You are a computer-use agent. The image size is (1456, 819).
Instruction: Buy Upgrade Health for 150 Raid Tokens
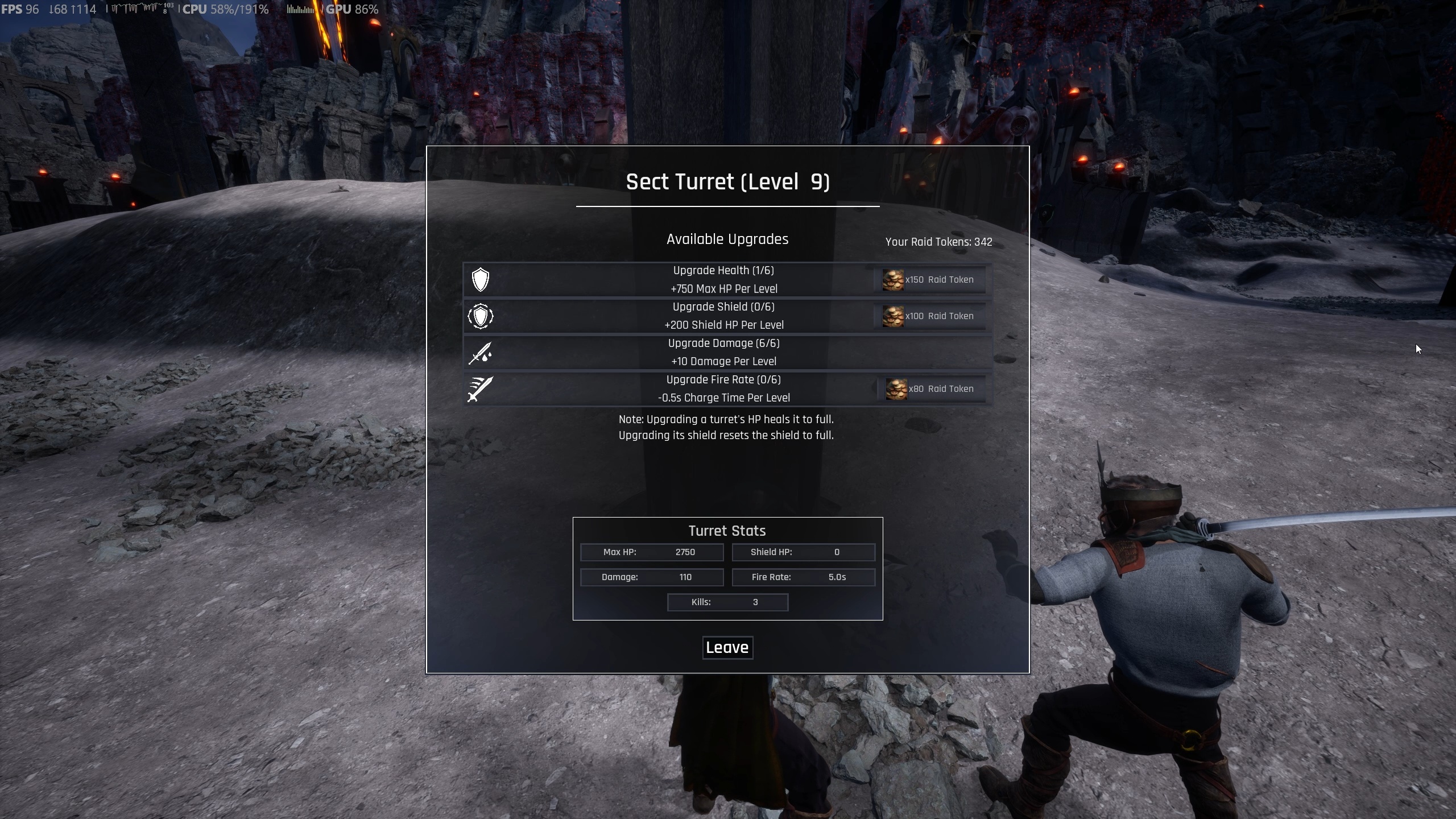point(929,280)
